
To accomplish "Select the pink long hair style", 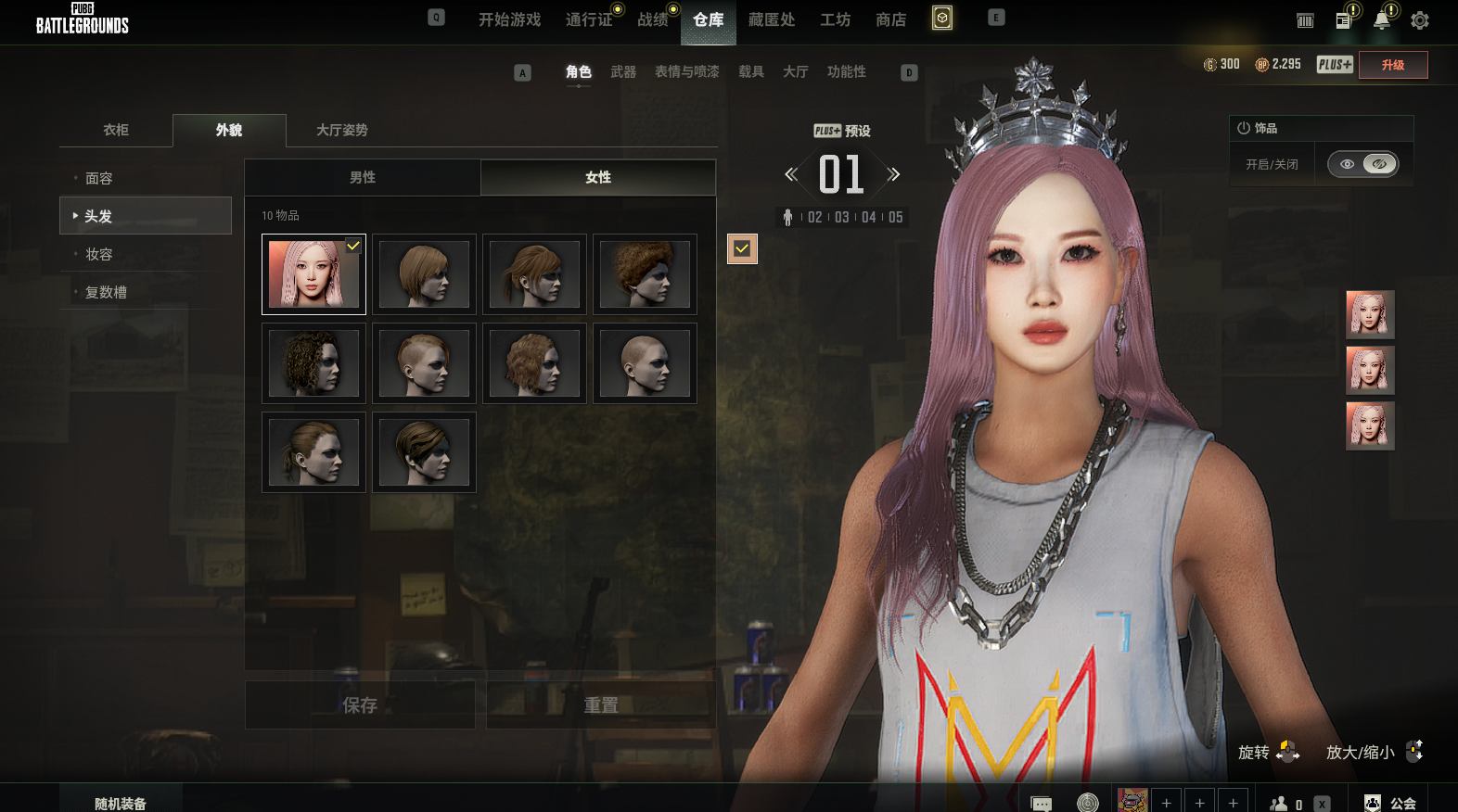I will click(313, 274).
